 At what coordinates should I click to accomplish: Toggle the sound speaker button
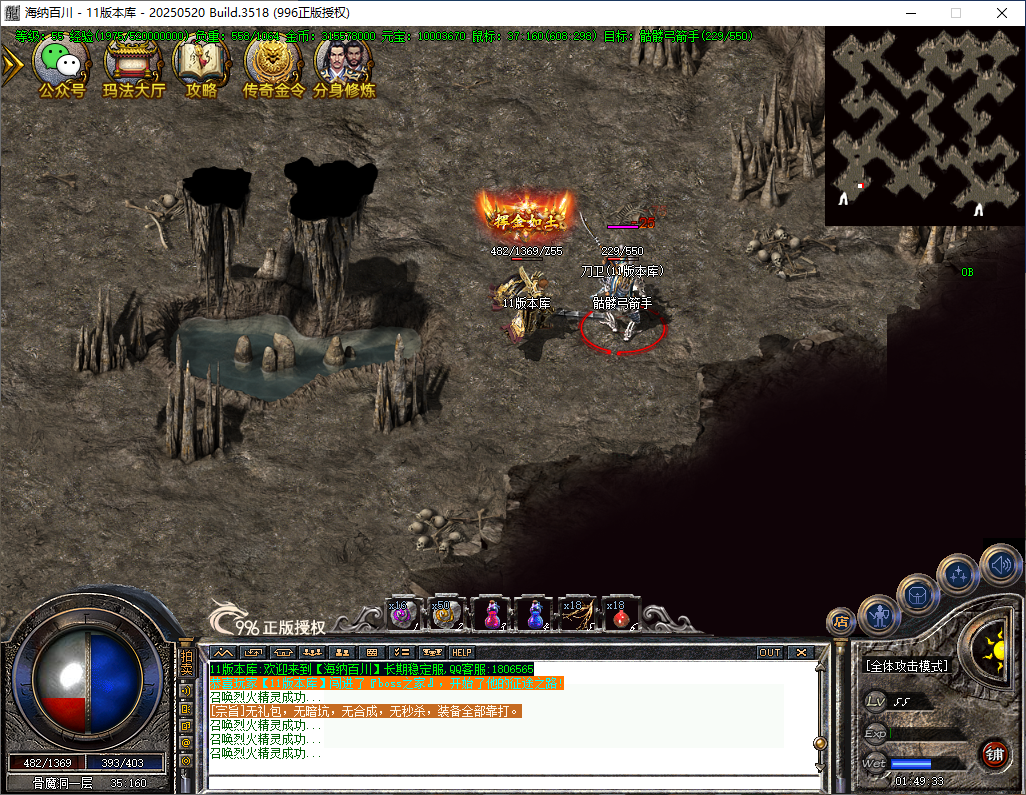(x=999, y=565)
